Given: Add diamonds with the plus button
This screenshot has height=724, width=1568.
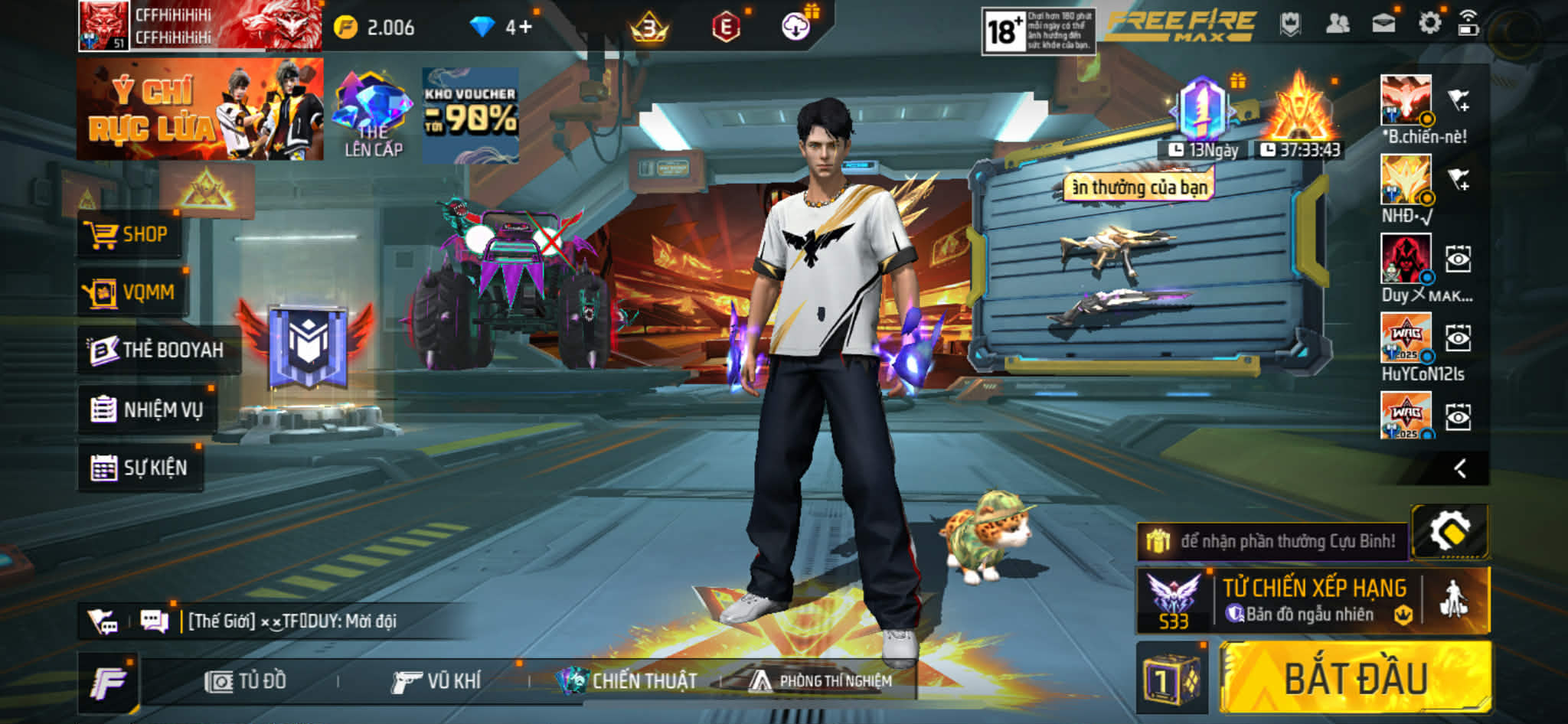Looking at the screenshot, I should click(x=525, y=28).
